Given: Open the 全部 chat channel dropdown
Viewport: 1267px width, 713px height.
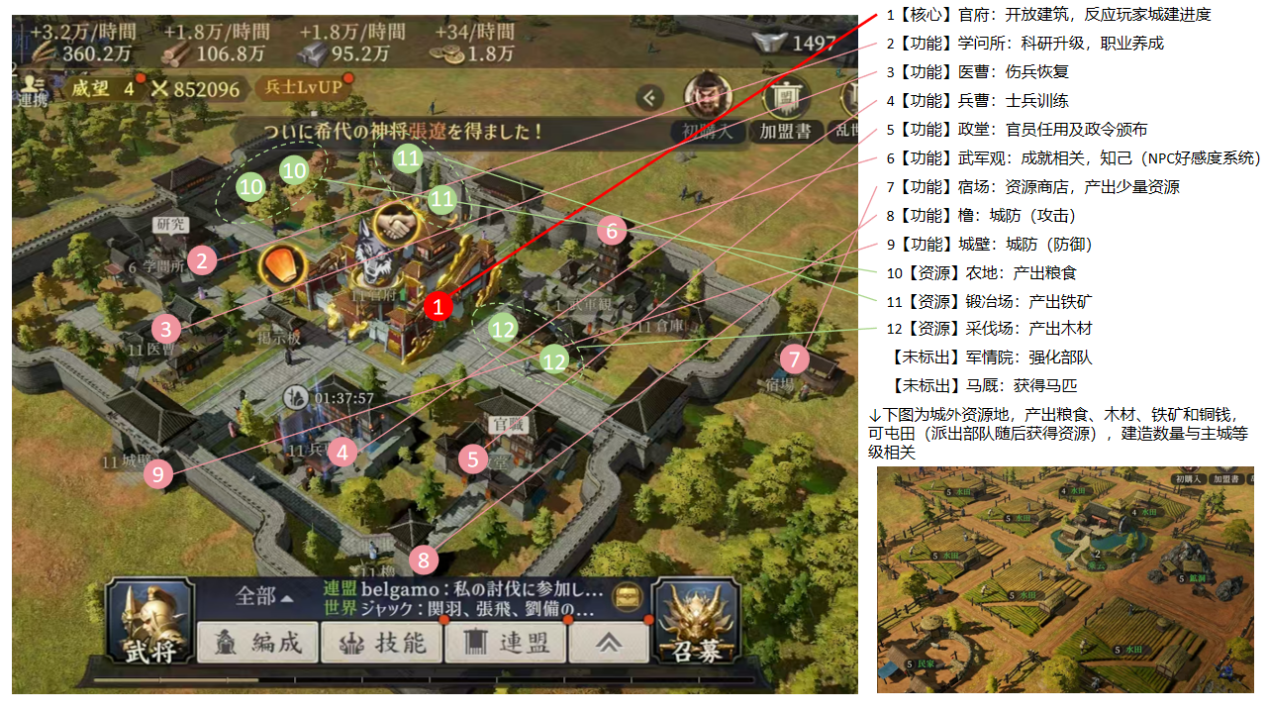Looking at the screenshot, I should click(264, 596).
